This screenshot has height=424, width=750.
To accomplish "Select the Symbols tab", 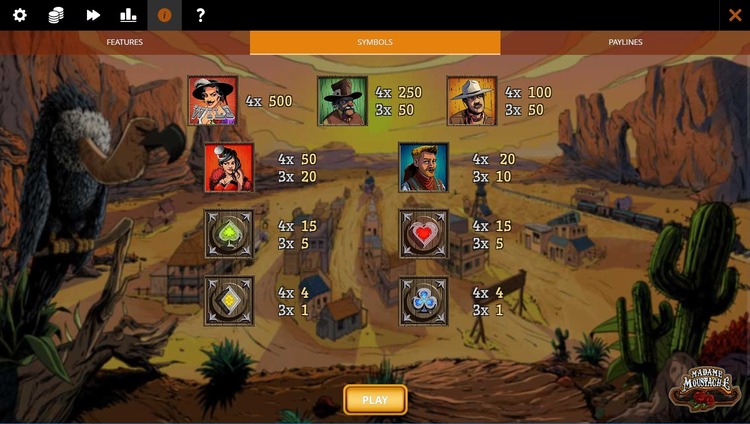I will [375, 42].
